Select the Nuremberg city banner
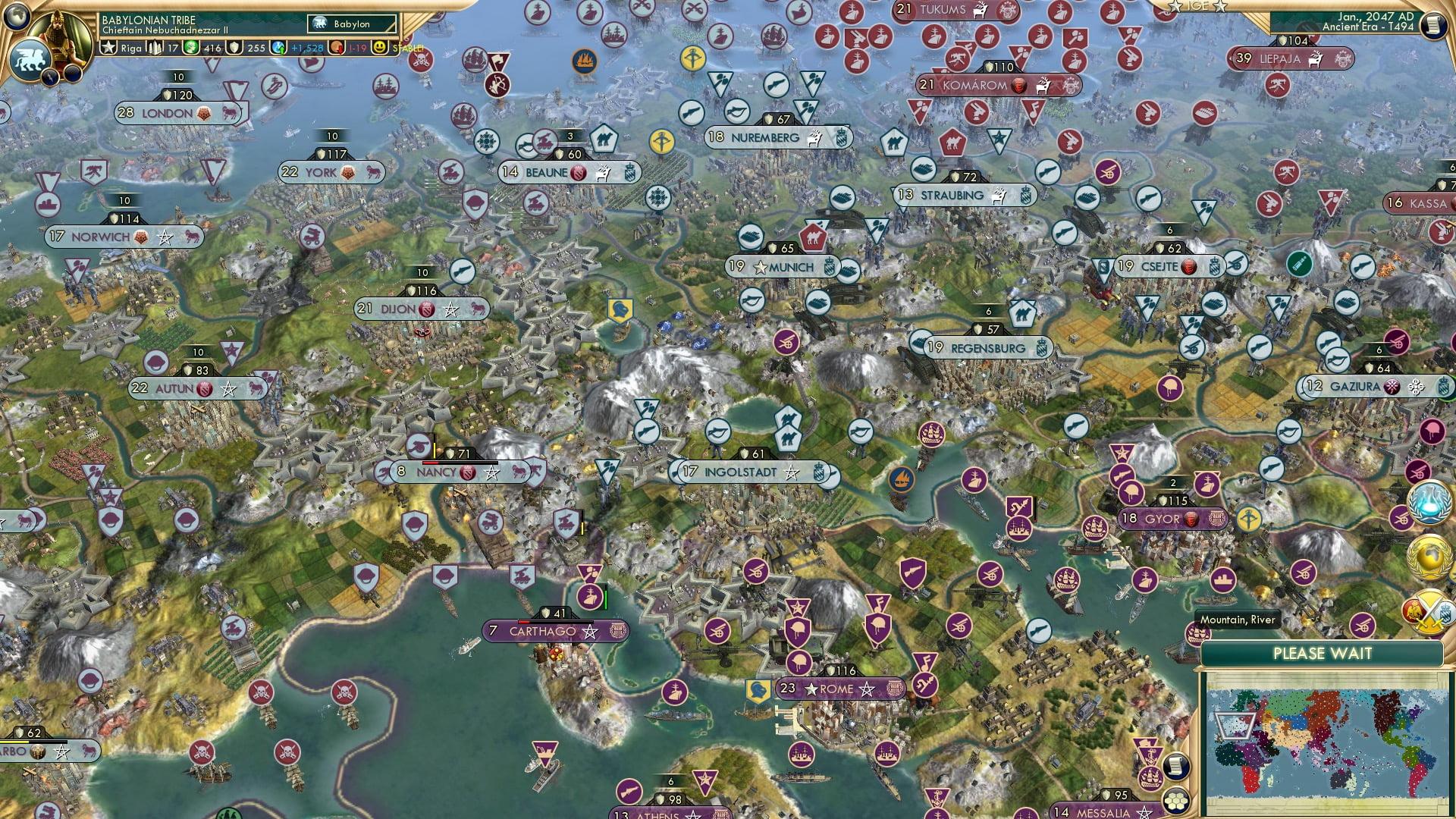This screenshot has width=1456, height=819. [766, 138]
